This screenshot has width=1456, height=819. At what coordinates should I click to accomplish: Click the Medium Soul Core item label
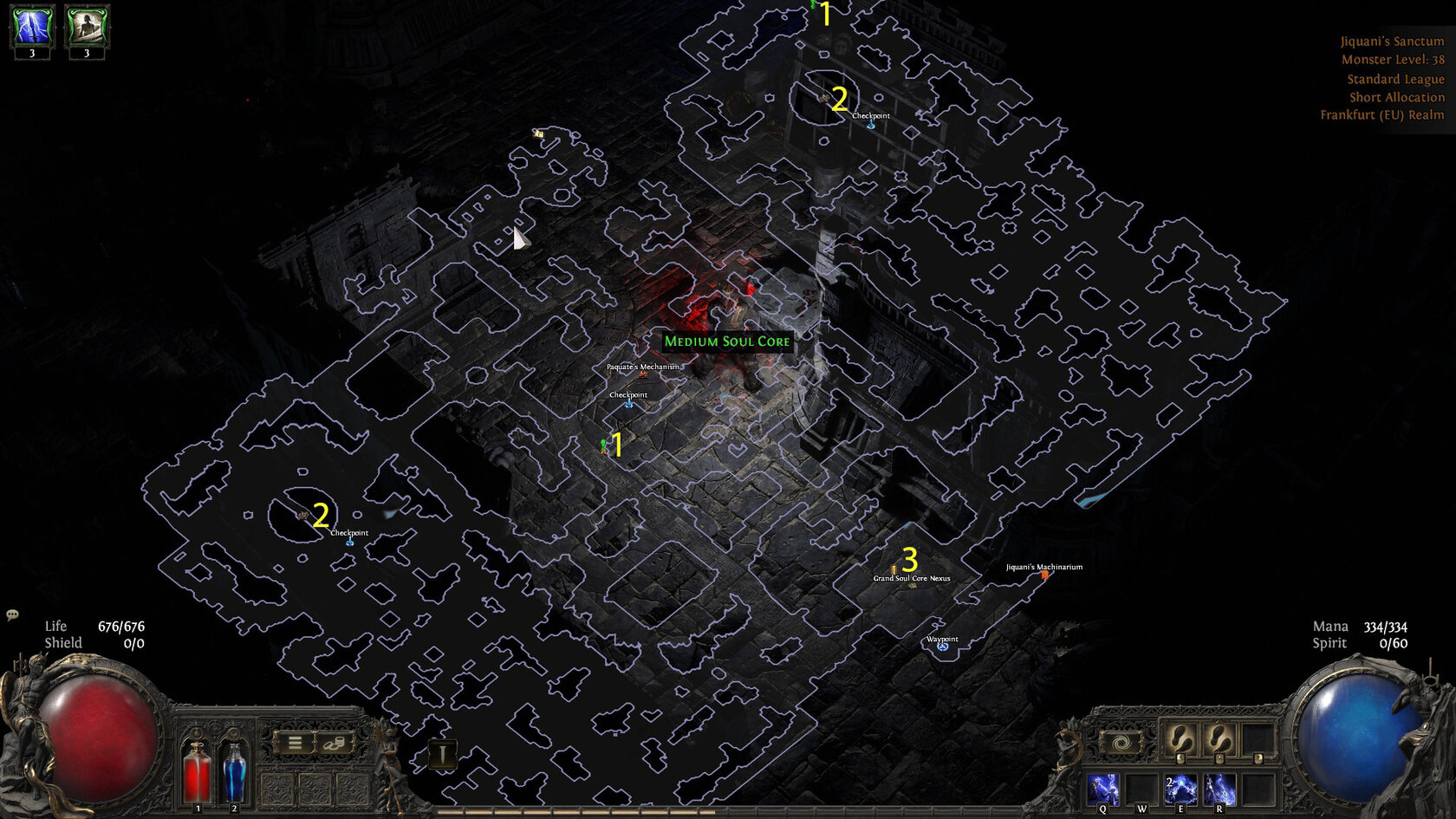point(727,341)
